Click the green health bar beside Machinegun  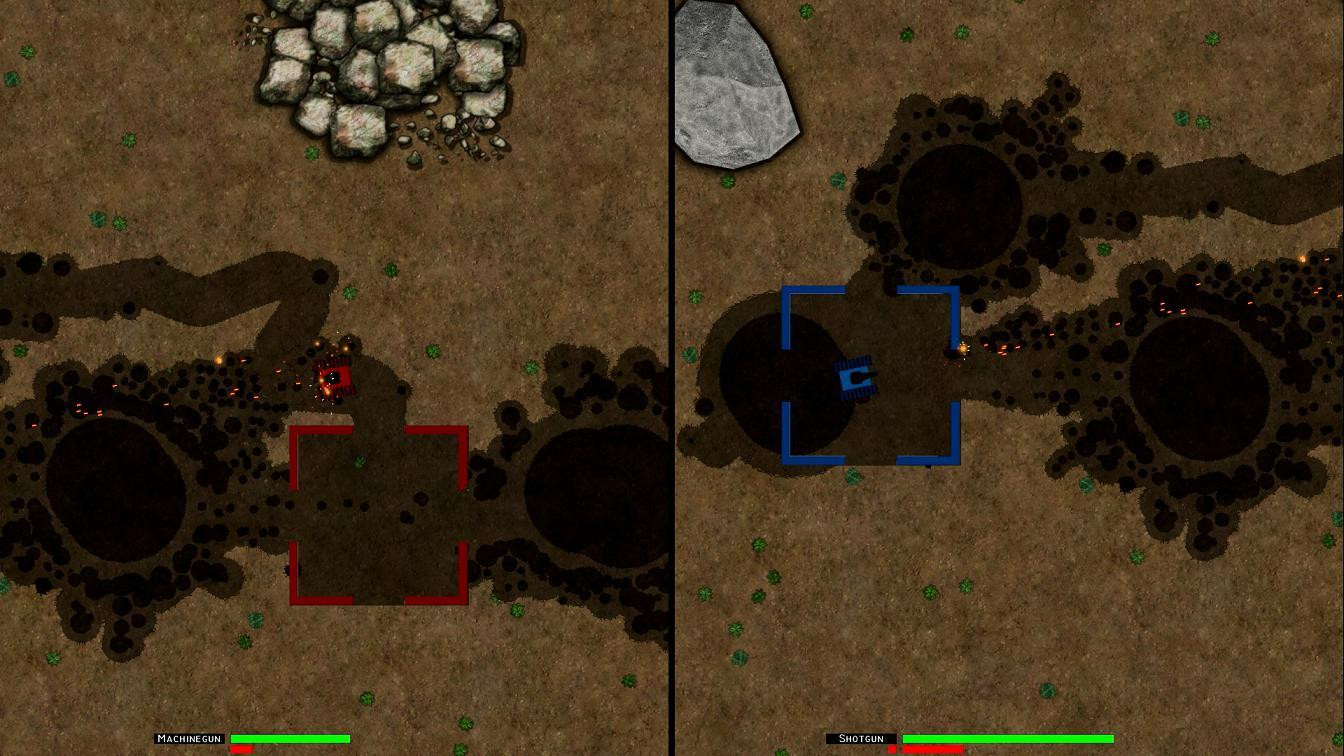coord(290,738)
